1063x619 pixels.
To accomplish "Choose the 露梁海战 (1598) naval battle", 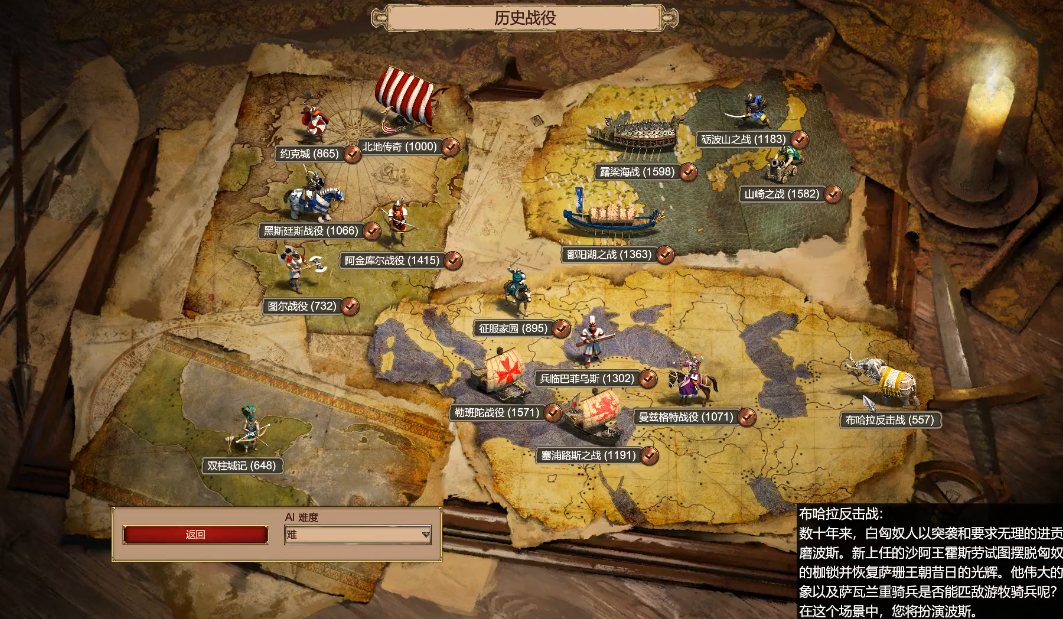I will (636, 172).
